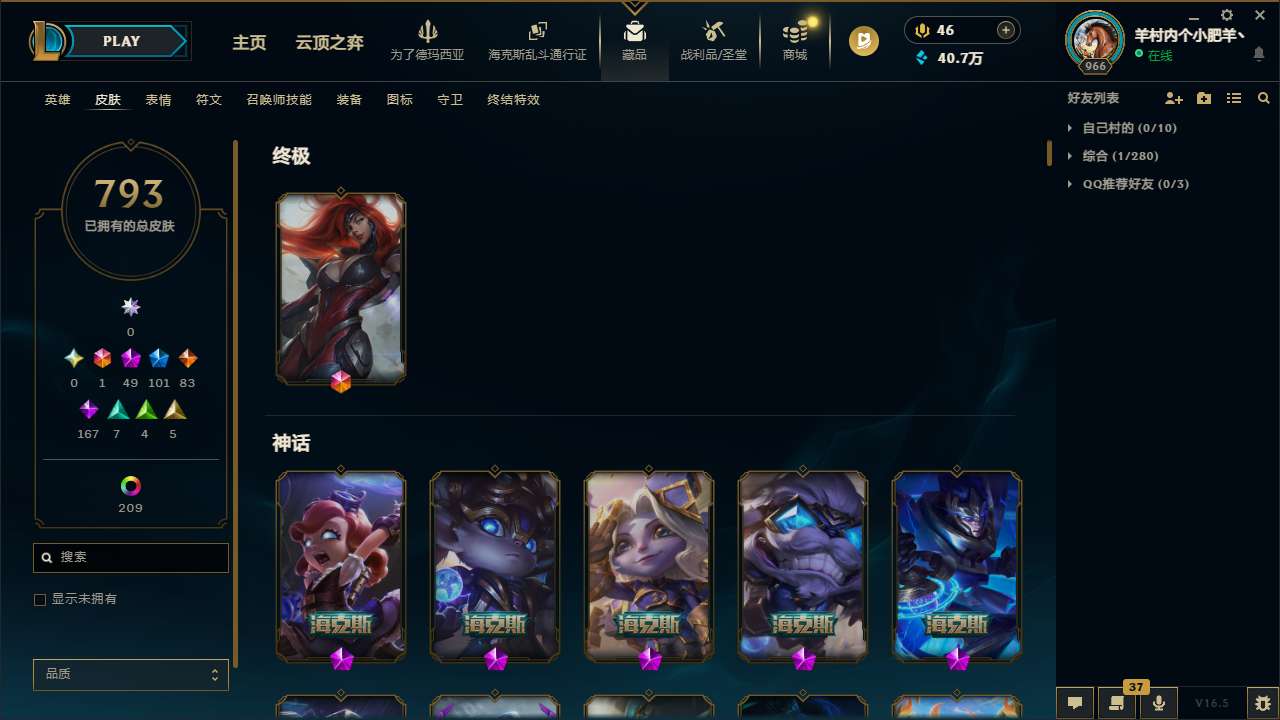Select the Miss Fortune ultimate skin card

point(341,288)
